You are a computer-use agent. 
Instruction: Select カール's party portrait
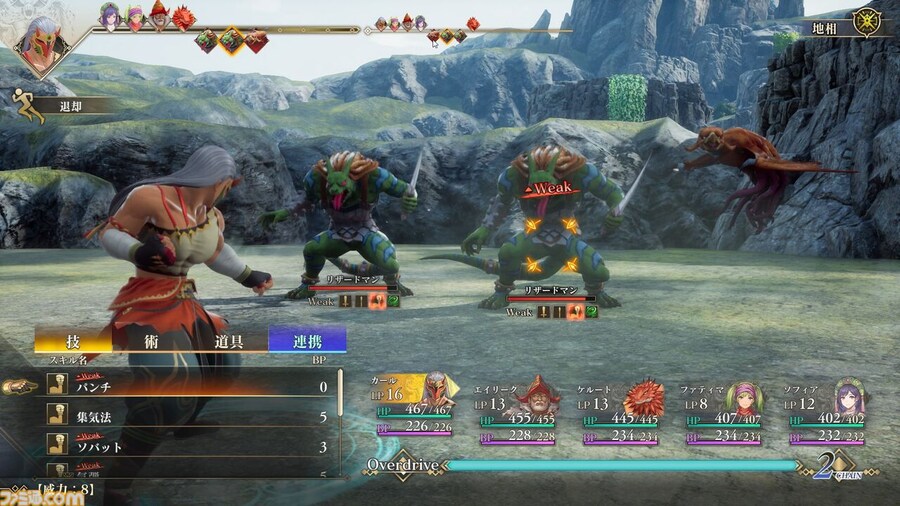point(436,391)
